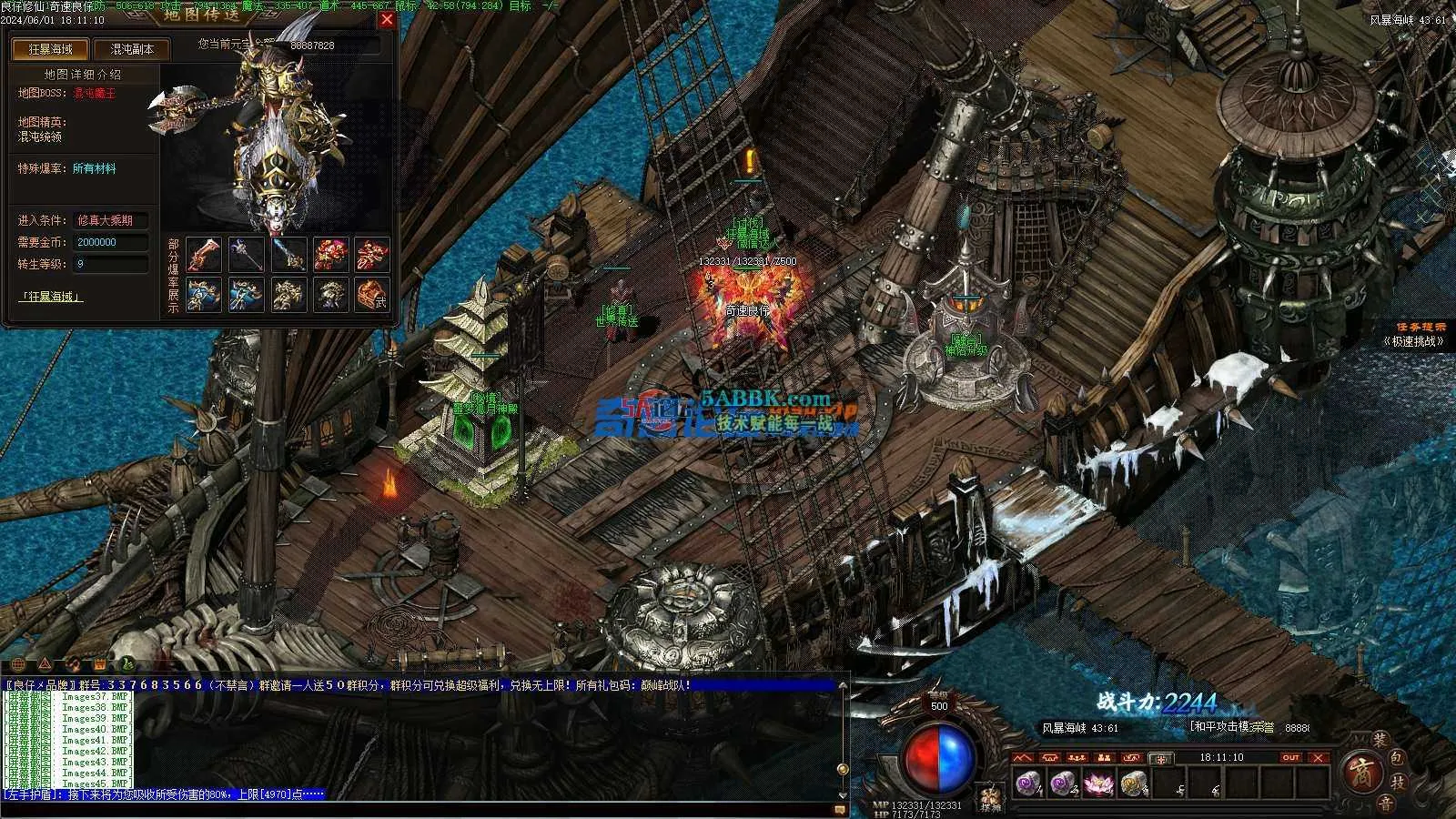Use the purple rune stone in slot 1
The height and width of the screenshot is (819, 1456).
click(x=1028, y=783)
